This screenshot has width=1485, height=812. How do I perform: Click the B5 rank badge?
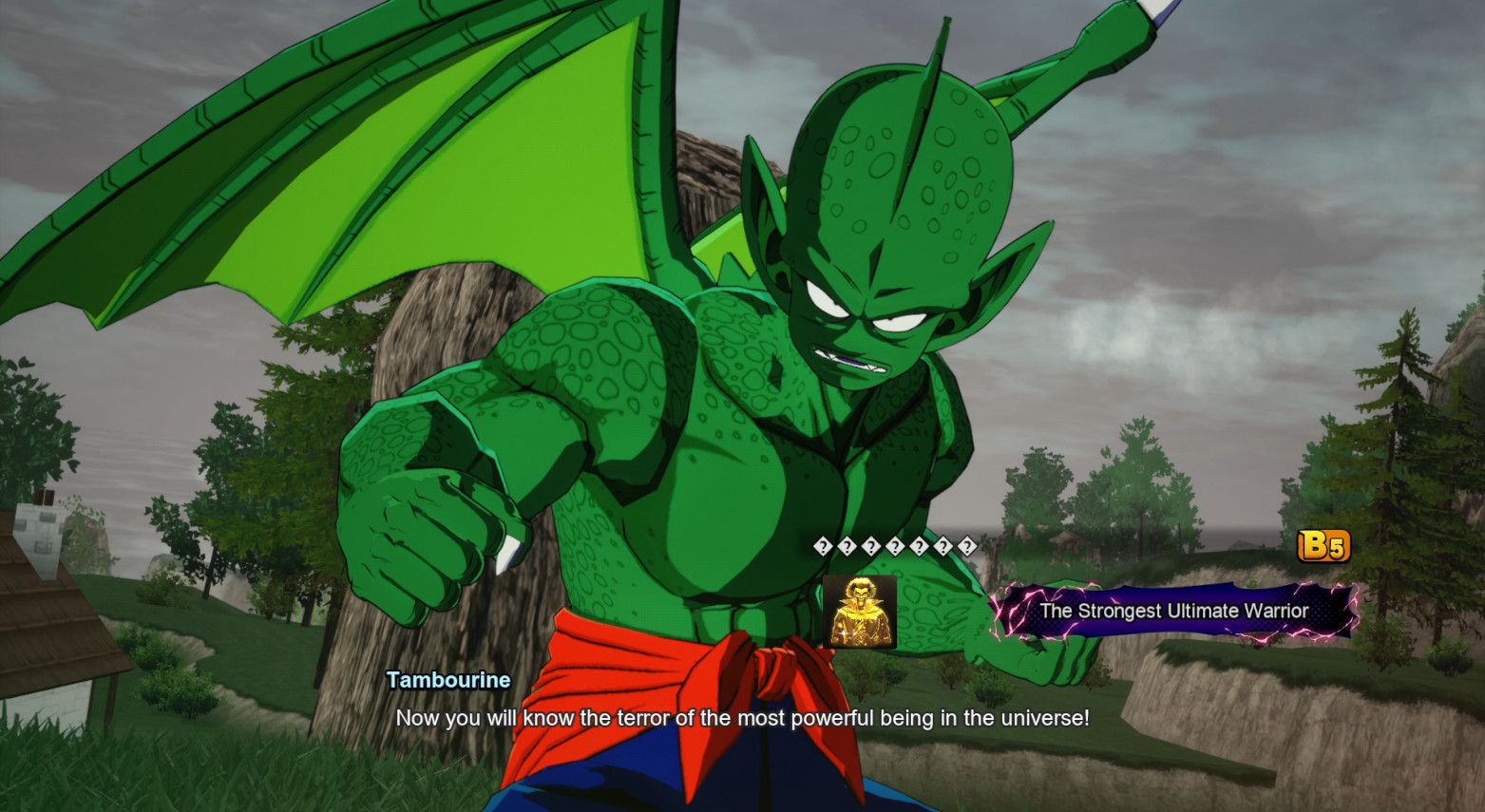1323,545
